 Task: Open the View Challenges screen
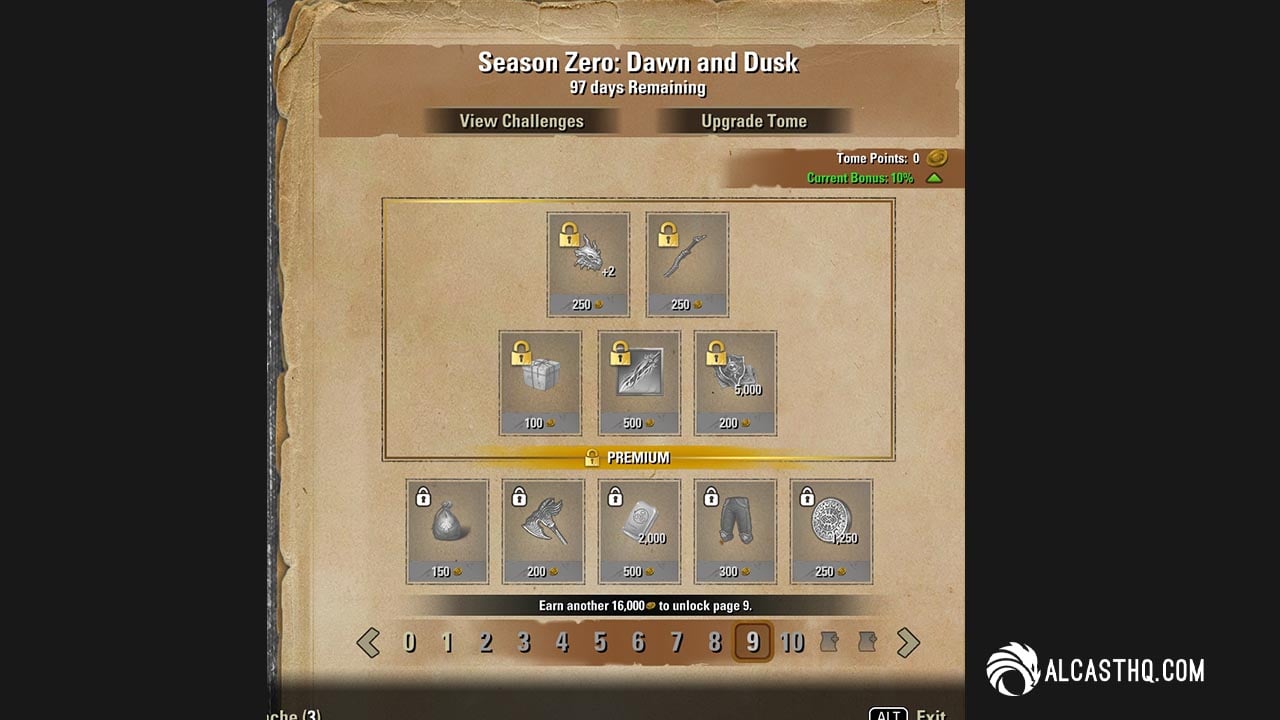[x=521, y=121]
